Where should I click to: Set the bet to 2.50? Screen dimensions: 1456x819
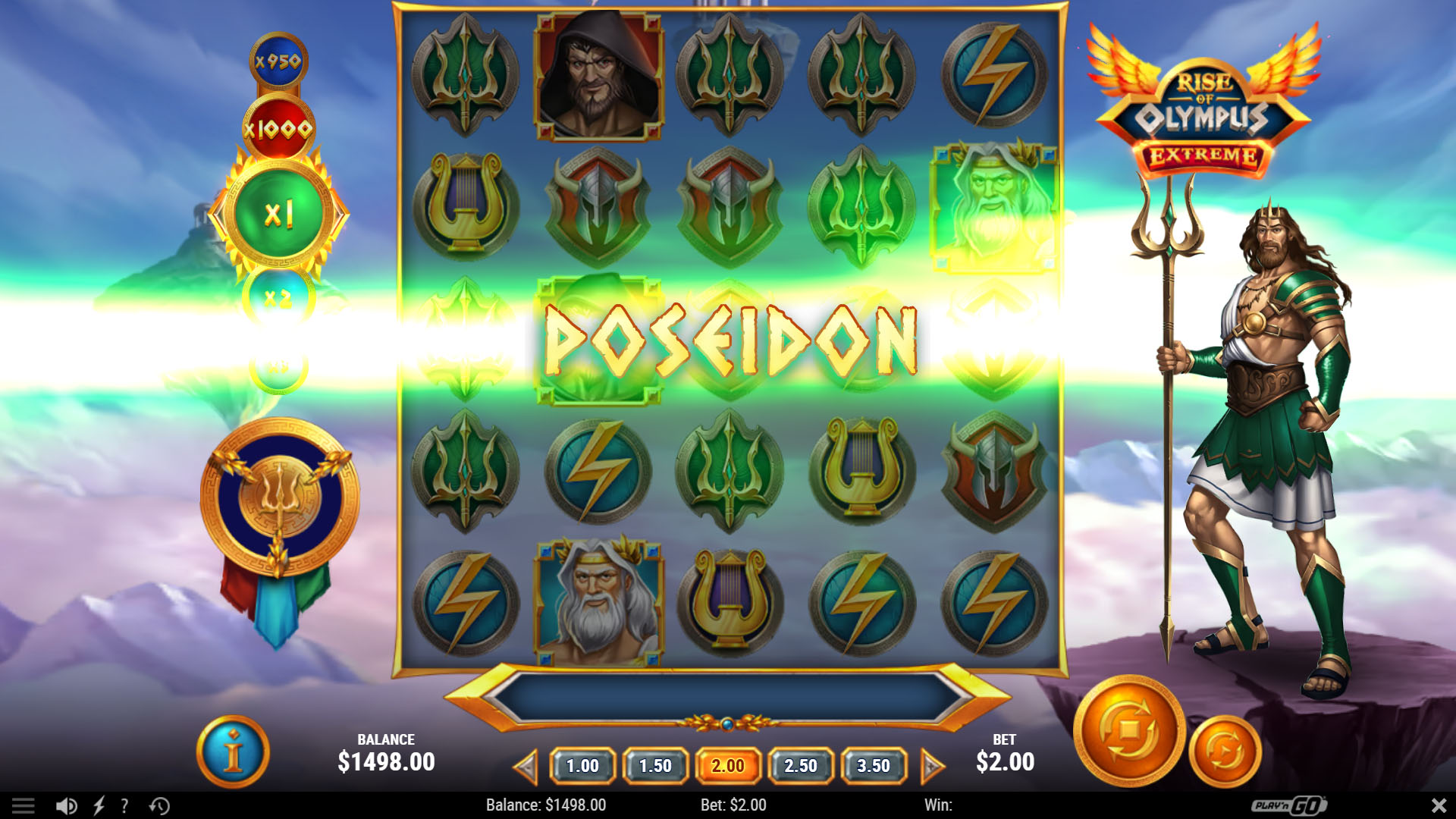[x=801, y=766]
